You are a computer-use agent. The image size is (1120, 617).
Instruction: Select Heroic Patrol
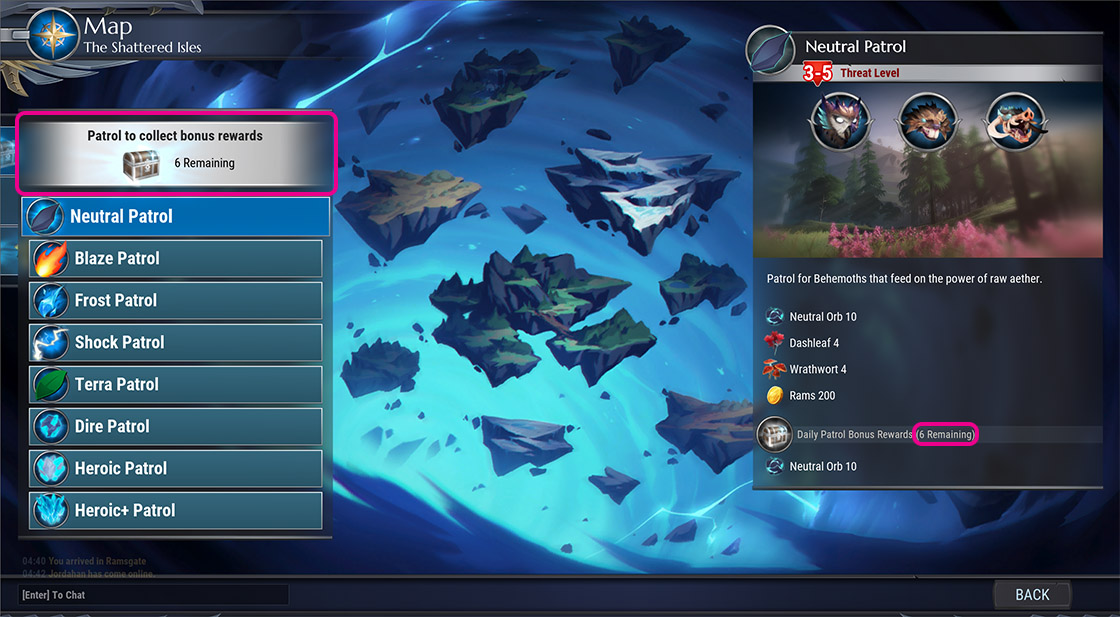pos(176,468)
